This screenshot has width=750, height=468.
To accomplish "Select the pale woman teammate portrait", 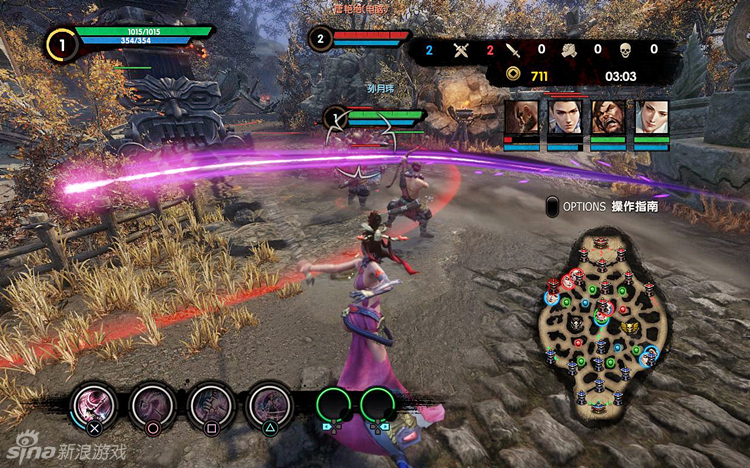I will click(651, 119).
